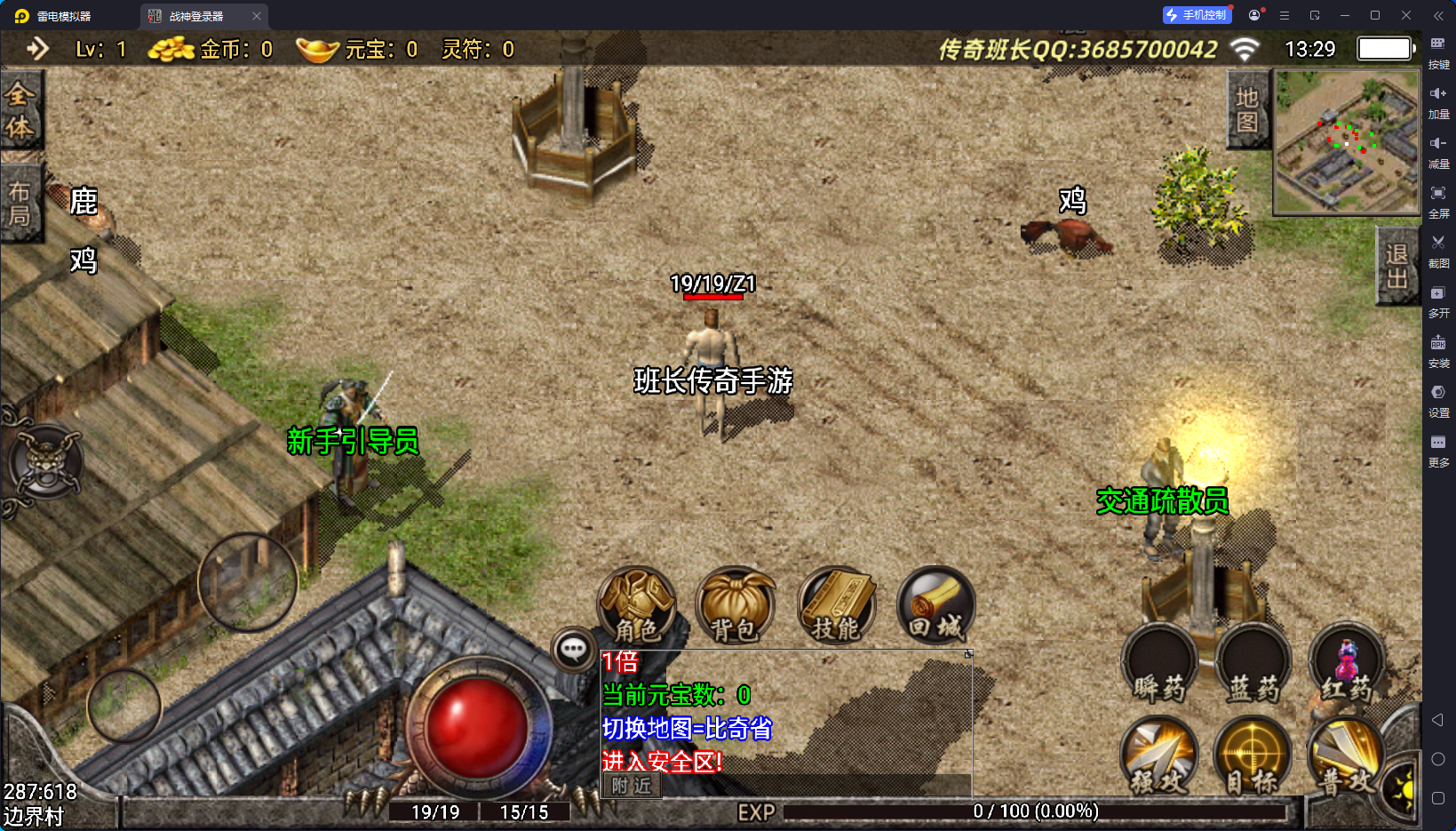Click the minimap of 边界村
This screenshot has width=1456, height=831.
pos(1347,142)
